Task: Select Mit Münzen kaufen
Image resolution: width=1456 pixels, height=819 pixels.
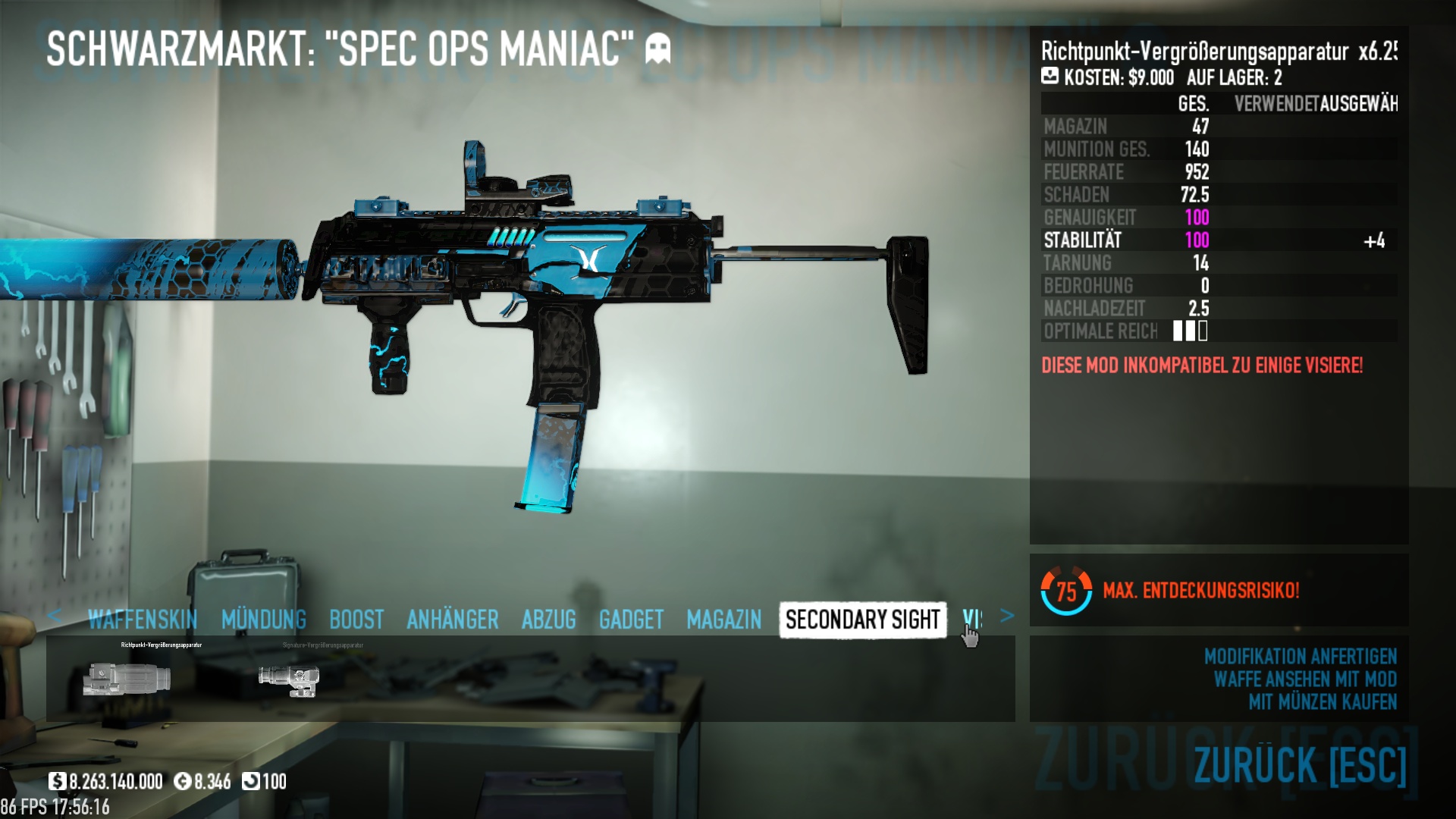Action: click(x=1322, y=701)
